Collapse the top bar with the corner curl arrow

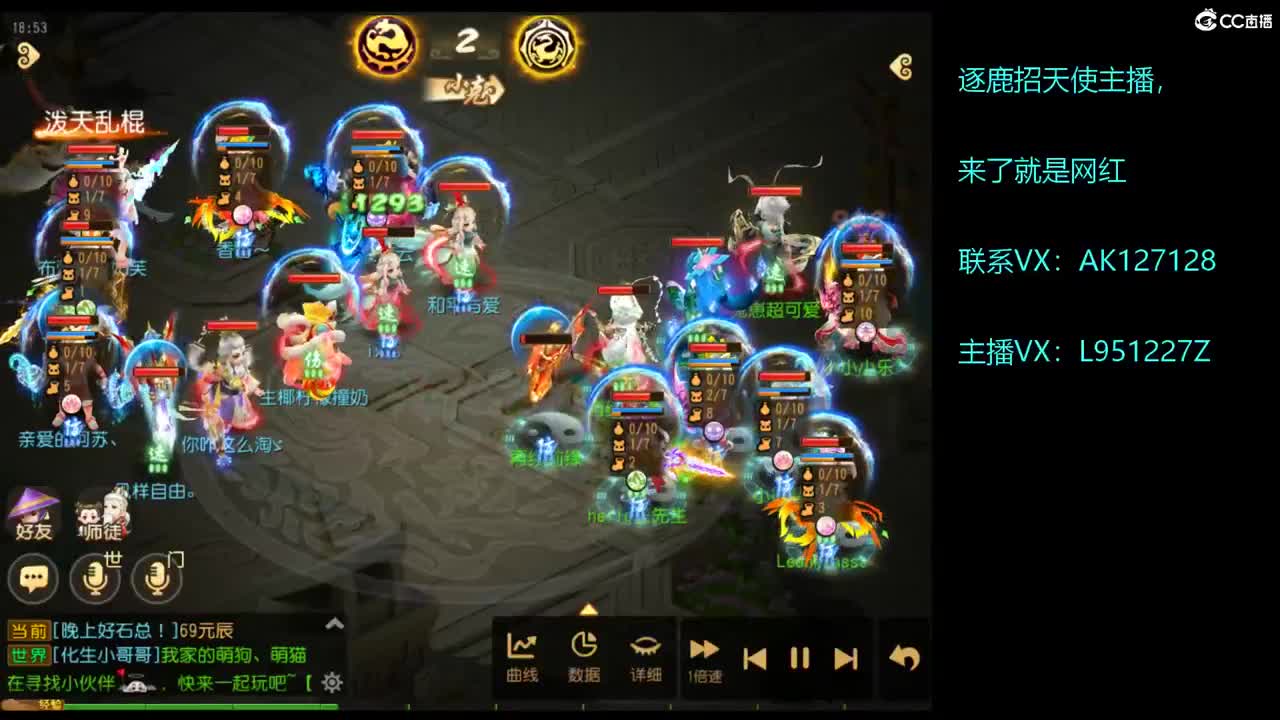coord(899,64)
